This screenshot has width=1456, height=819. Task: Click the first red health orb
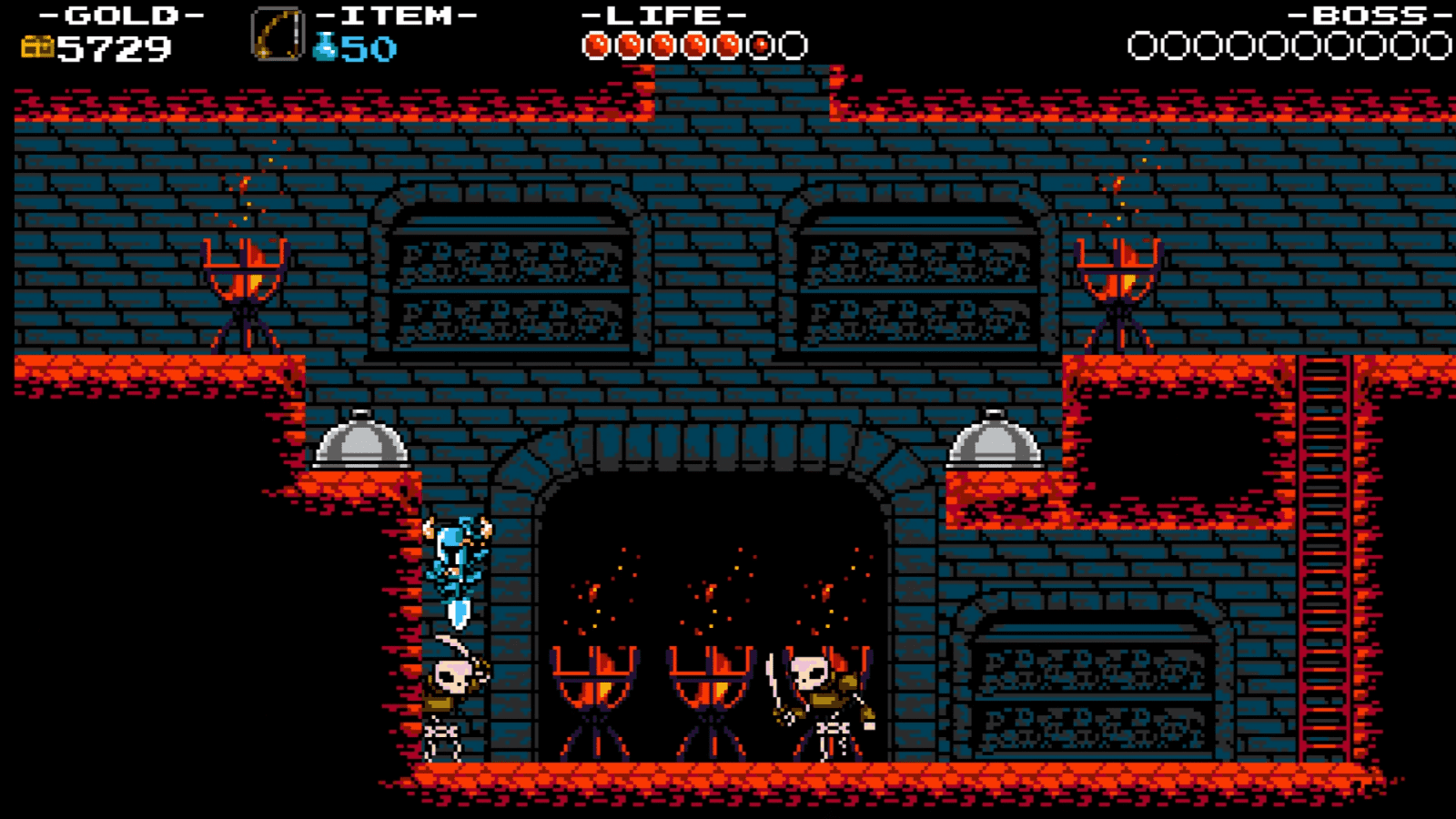point(598,41)
